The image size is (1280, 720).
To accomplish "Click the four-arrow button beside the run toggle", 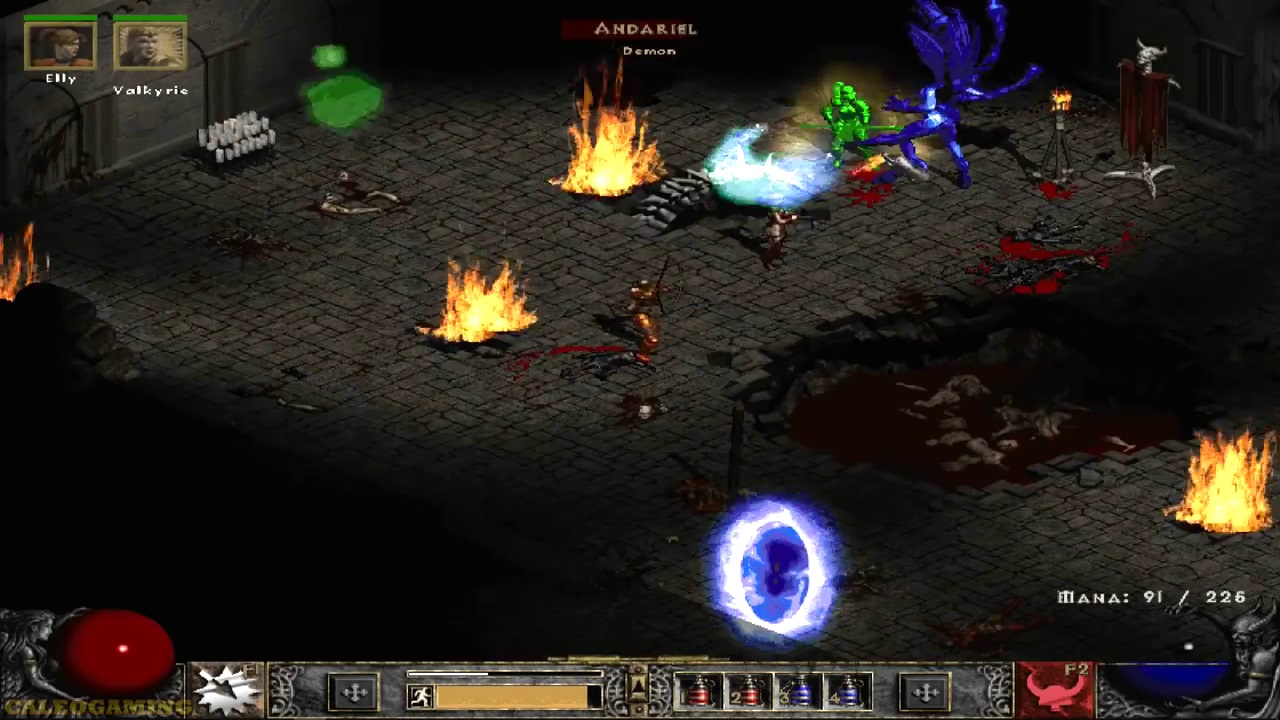I will [354, 692].
